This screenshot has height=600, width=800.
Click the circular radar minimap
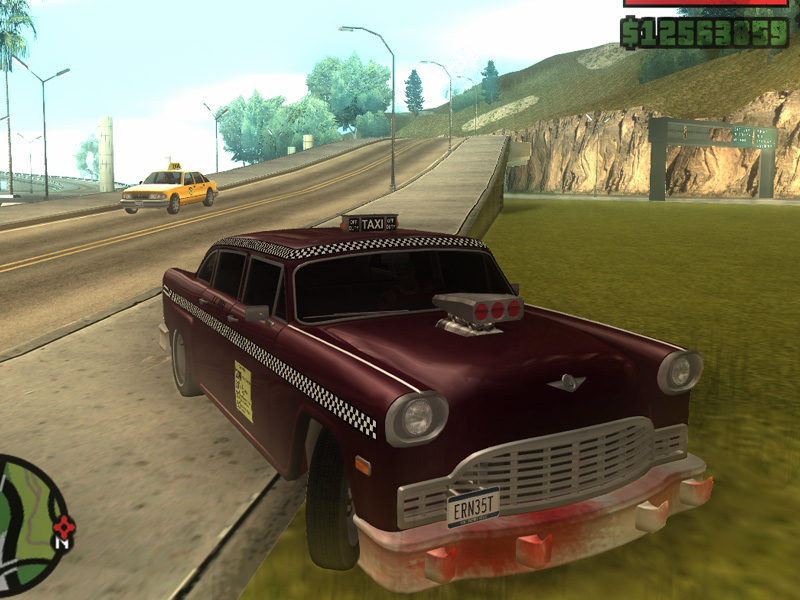pyautogui.click(x=28, y=524)
